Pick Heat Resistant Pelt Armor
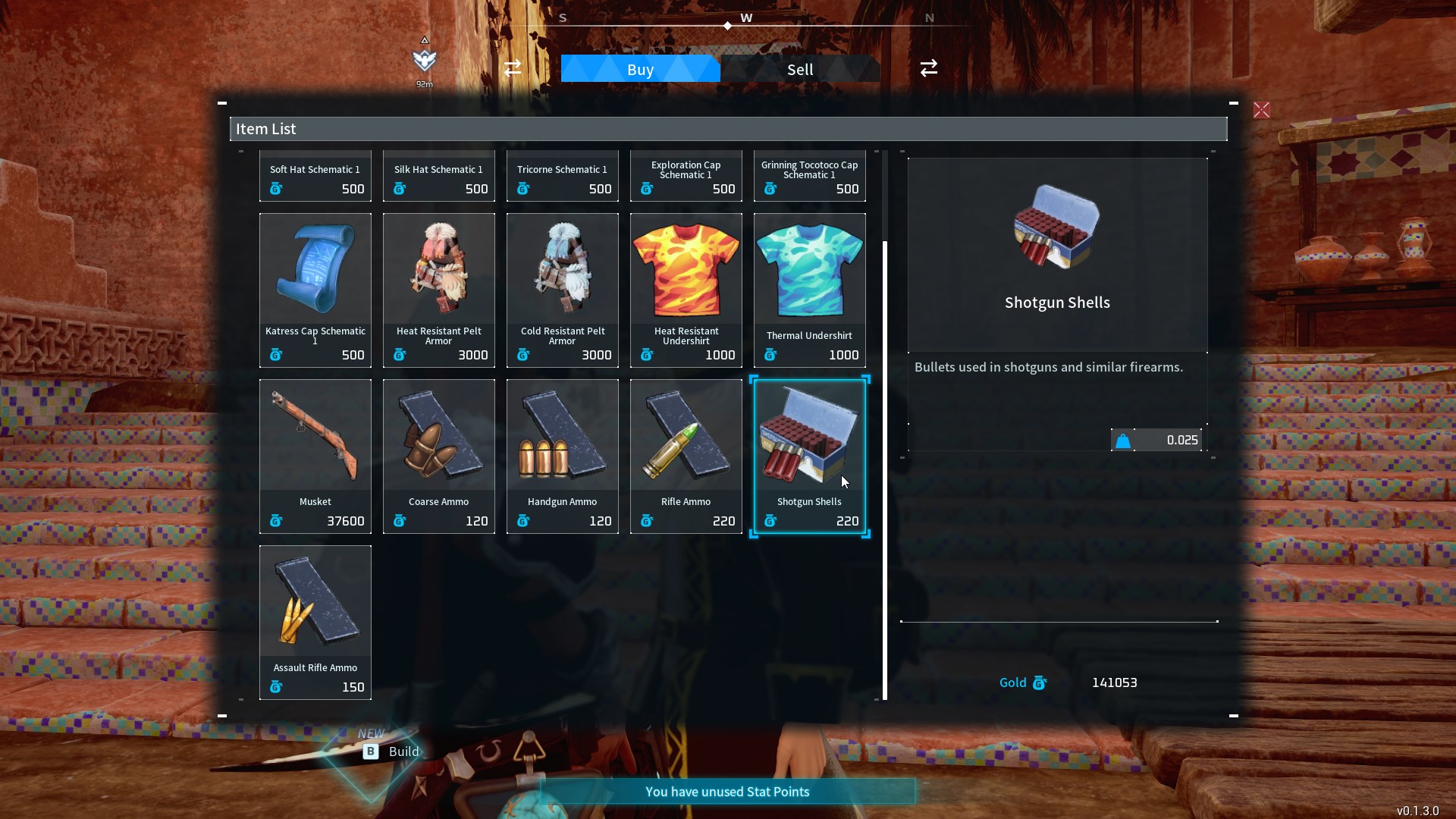 [439, 290]
